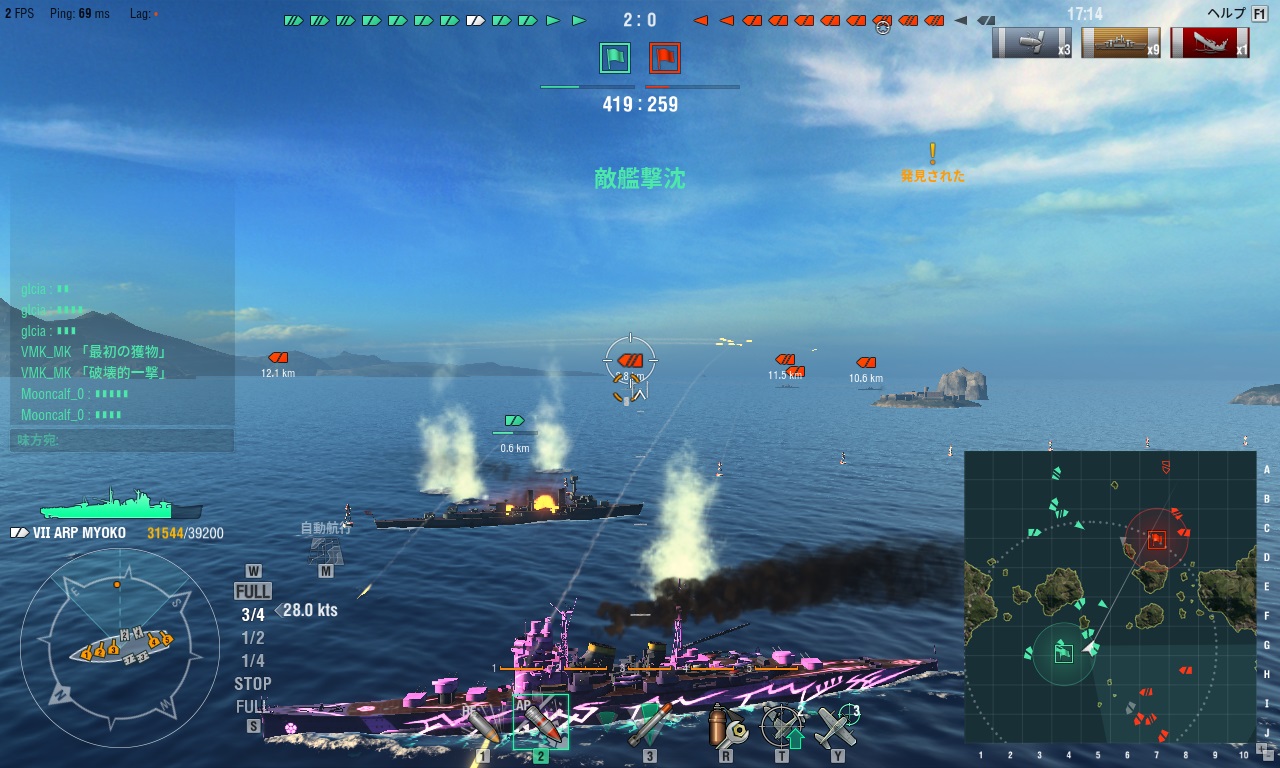Click the team chat input field
Viewport: 1280px width, 768px height.
(x=122, y=440)
